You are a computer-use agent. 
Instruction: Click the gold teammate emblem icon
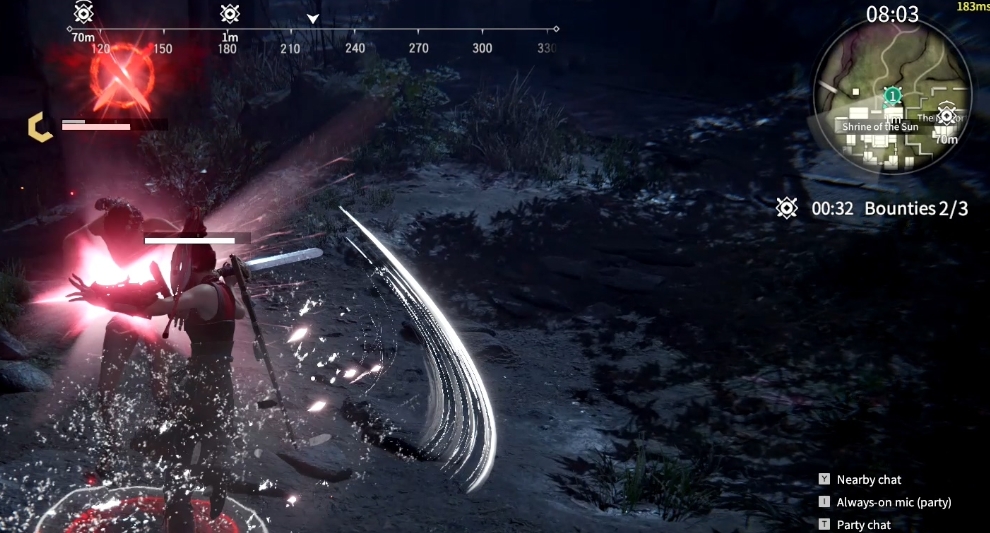(40, 126)
